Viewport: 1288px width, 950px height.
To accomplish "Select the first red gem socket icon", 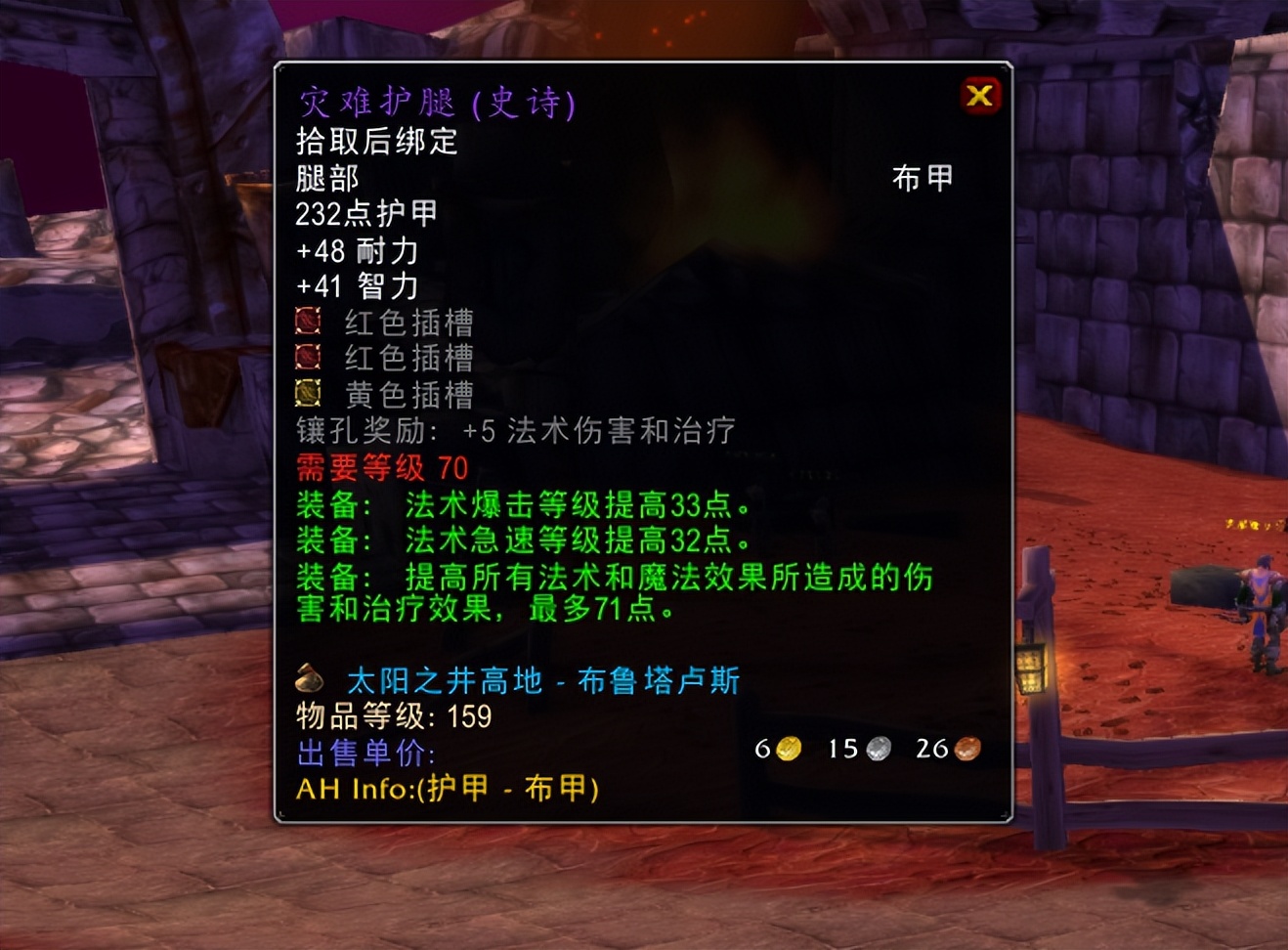I will (308, 323).
